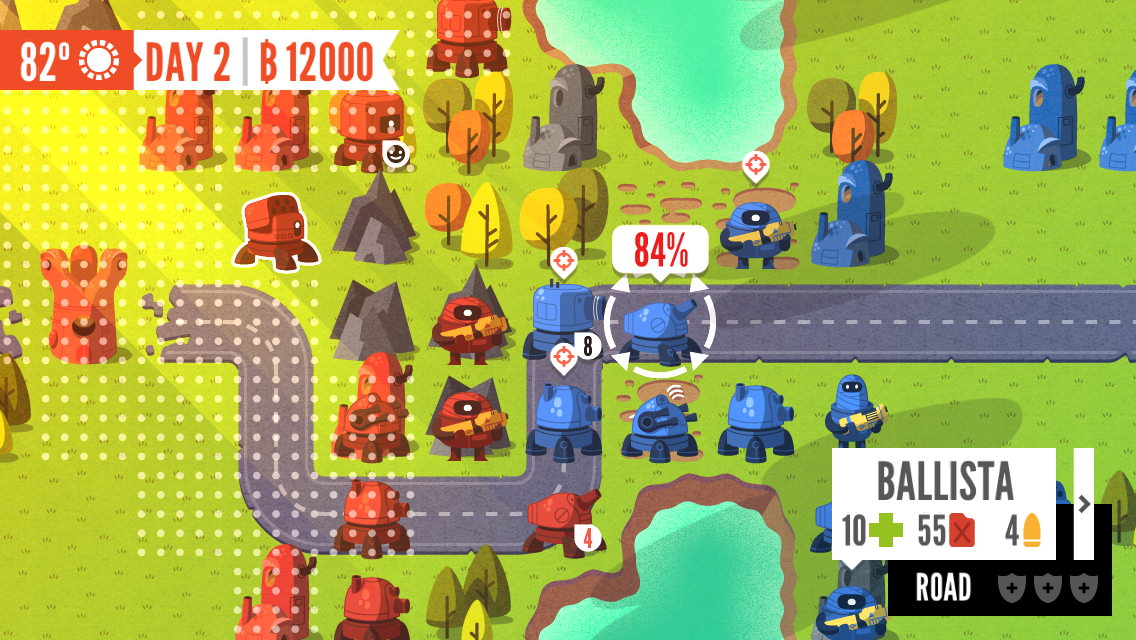
Task: Attack the crosshair-marked blue soldier in the trench
Action: tap(757, 228)
